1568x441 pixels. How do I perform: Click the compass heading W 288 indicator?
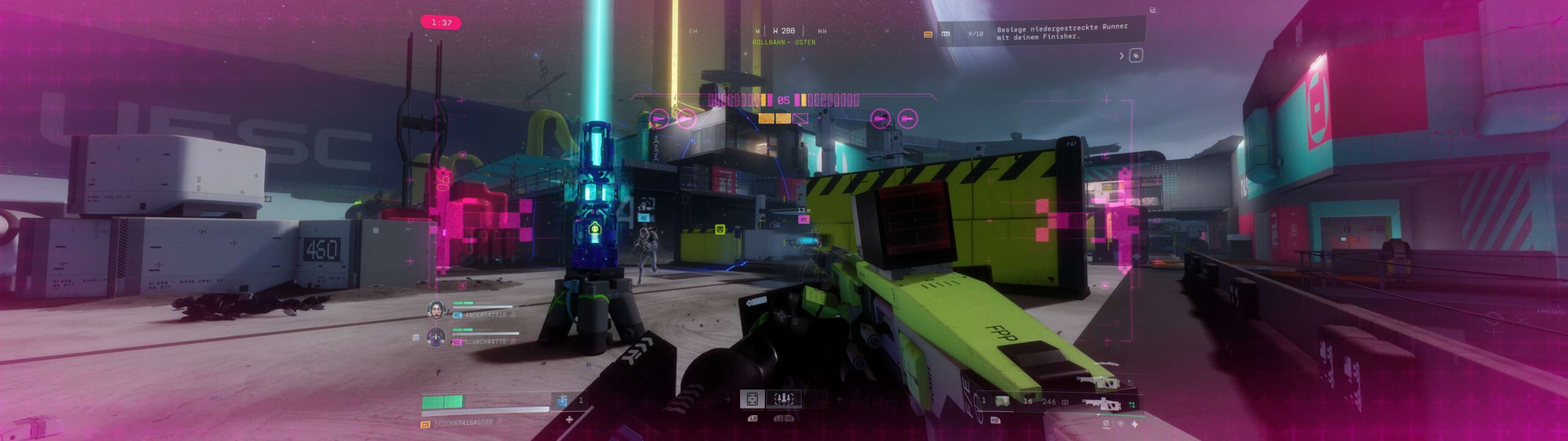coord(783,31)
